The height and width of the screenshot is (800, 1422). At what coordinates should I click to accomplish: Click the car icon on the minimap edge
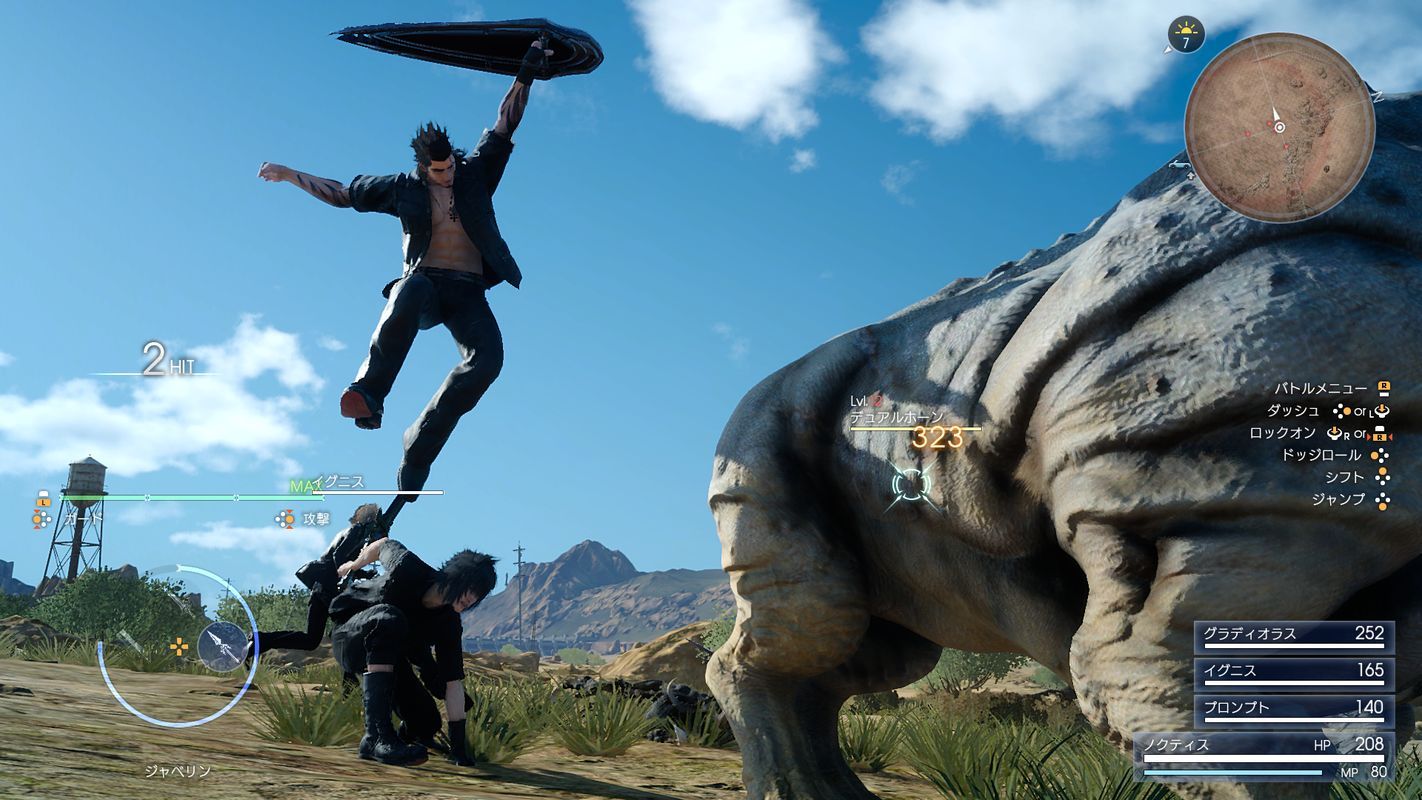1180,165
